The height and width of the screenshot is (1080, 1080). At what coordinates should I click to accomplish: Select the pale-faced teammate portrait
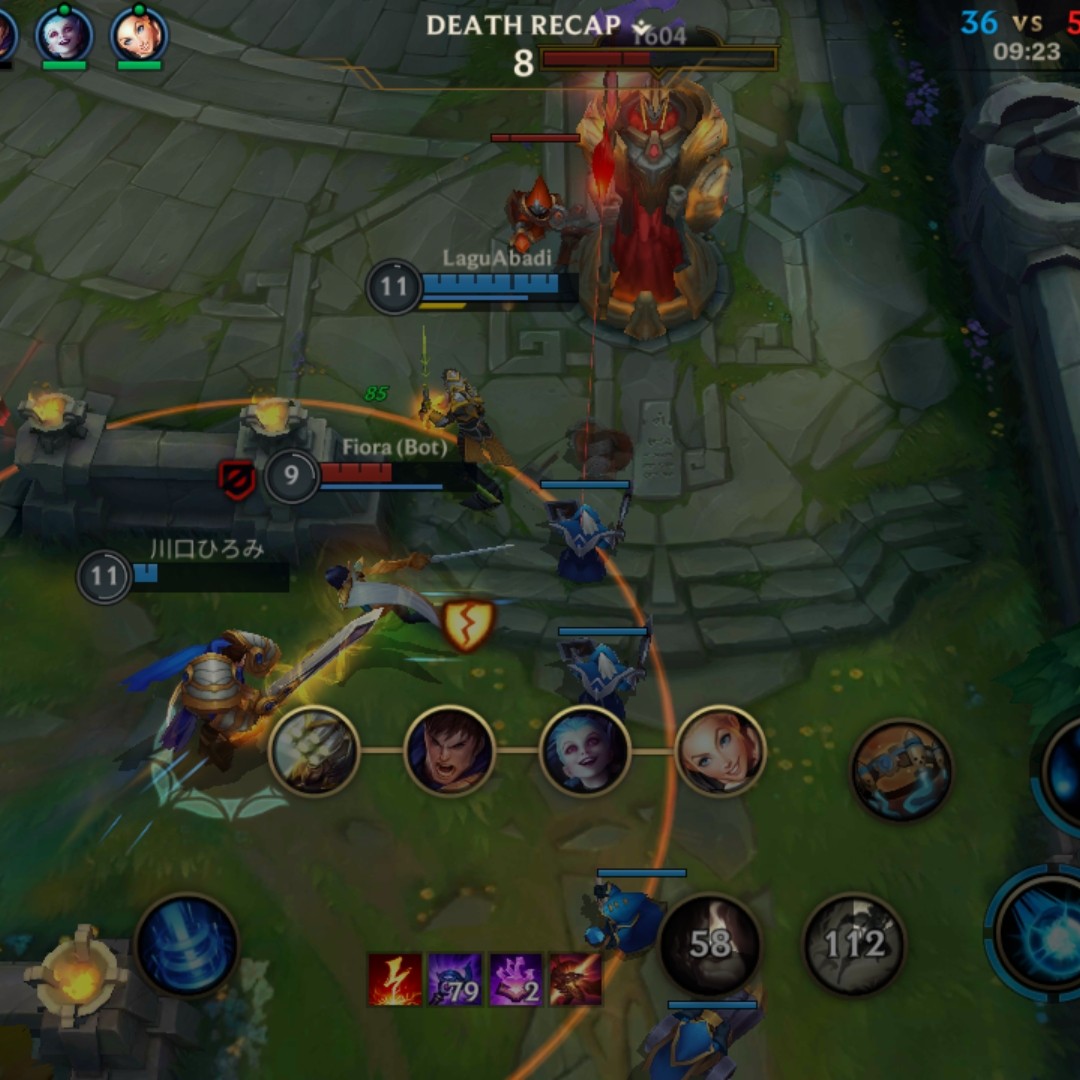64,35
